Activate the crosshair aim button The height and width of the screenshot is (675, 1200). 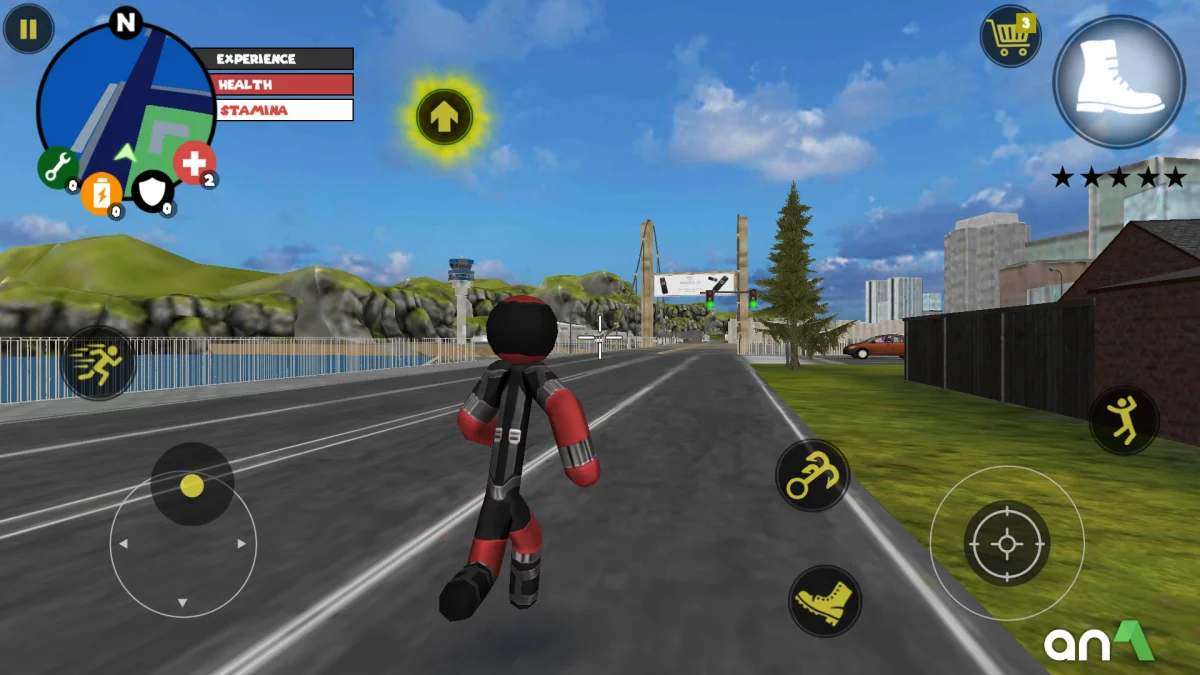1006,543
